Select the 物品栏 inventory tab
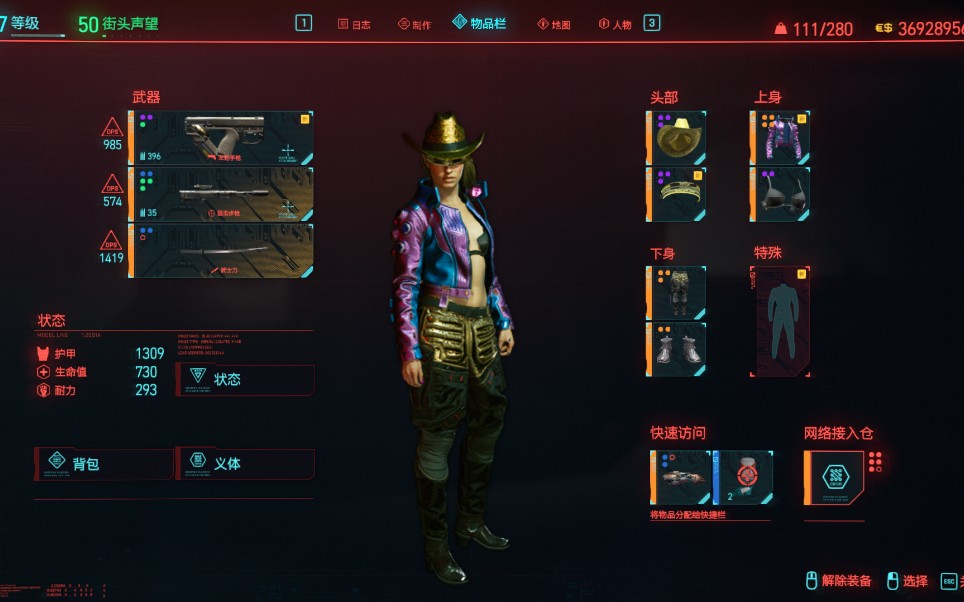 tap(479, 23)
